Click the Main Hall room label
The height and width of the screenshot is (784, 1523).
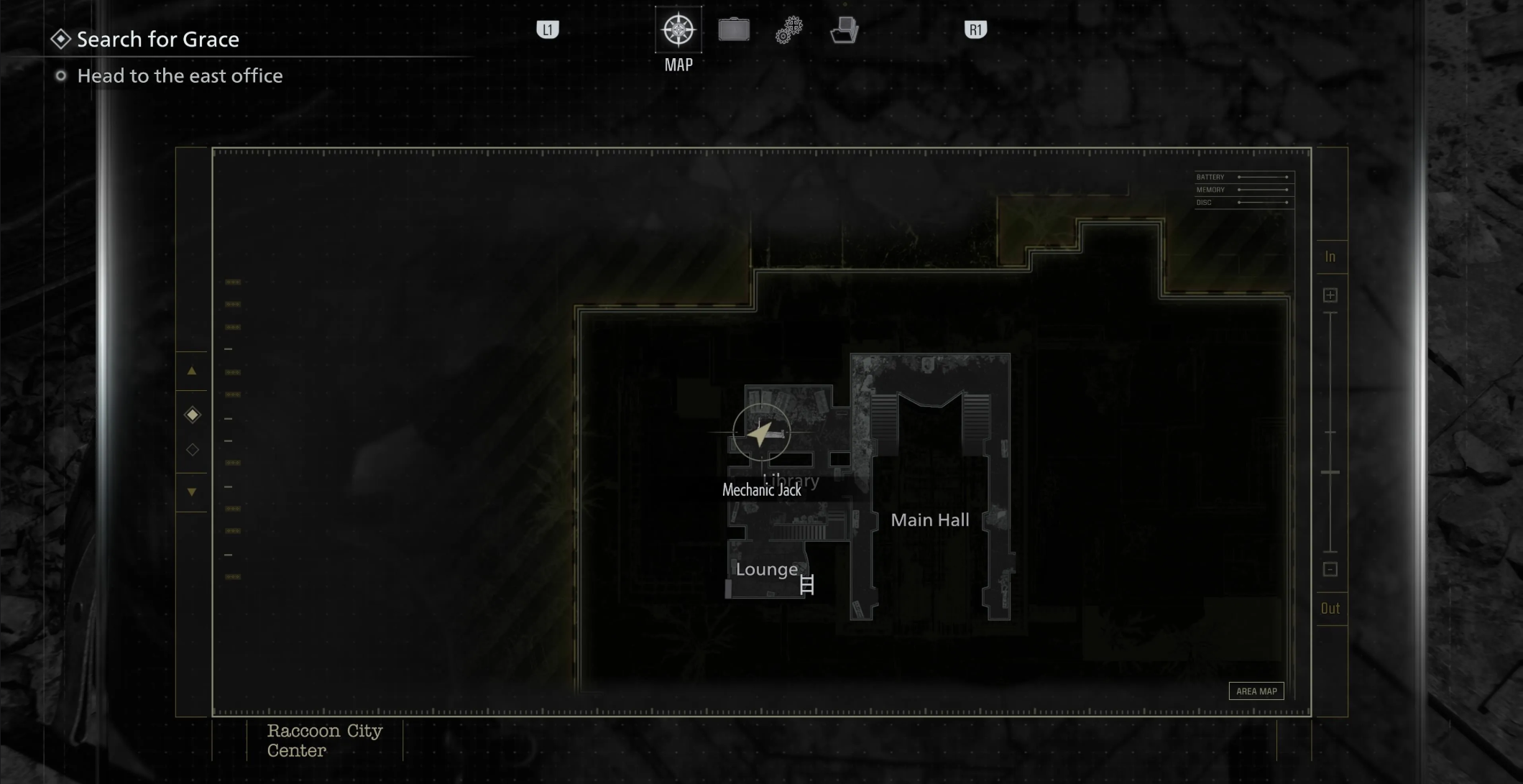(930, 520)
